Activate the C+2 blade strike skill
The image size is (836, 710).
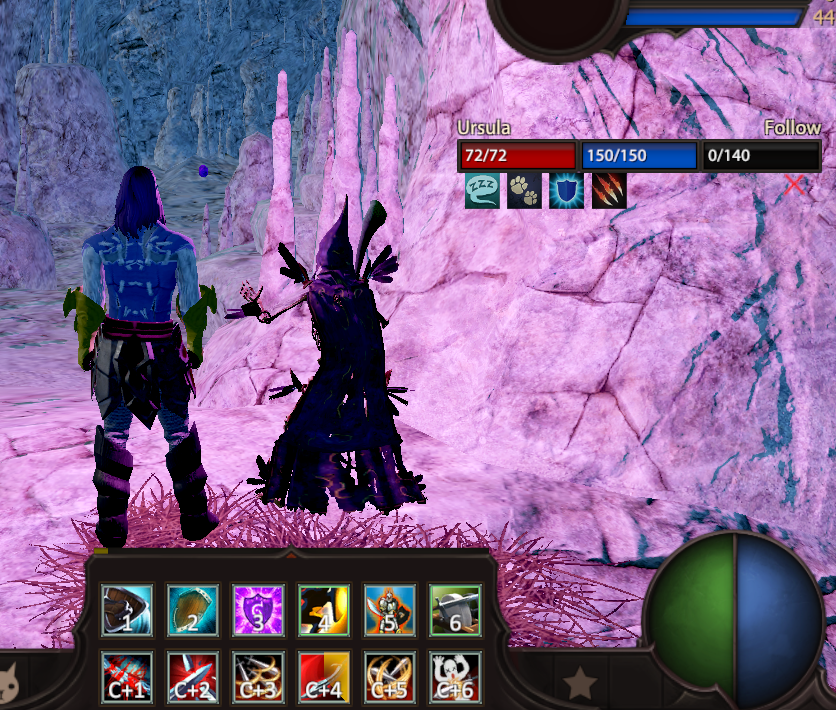click(x=193, y=677)
